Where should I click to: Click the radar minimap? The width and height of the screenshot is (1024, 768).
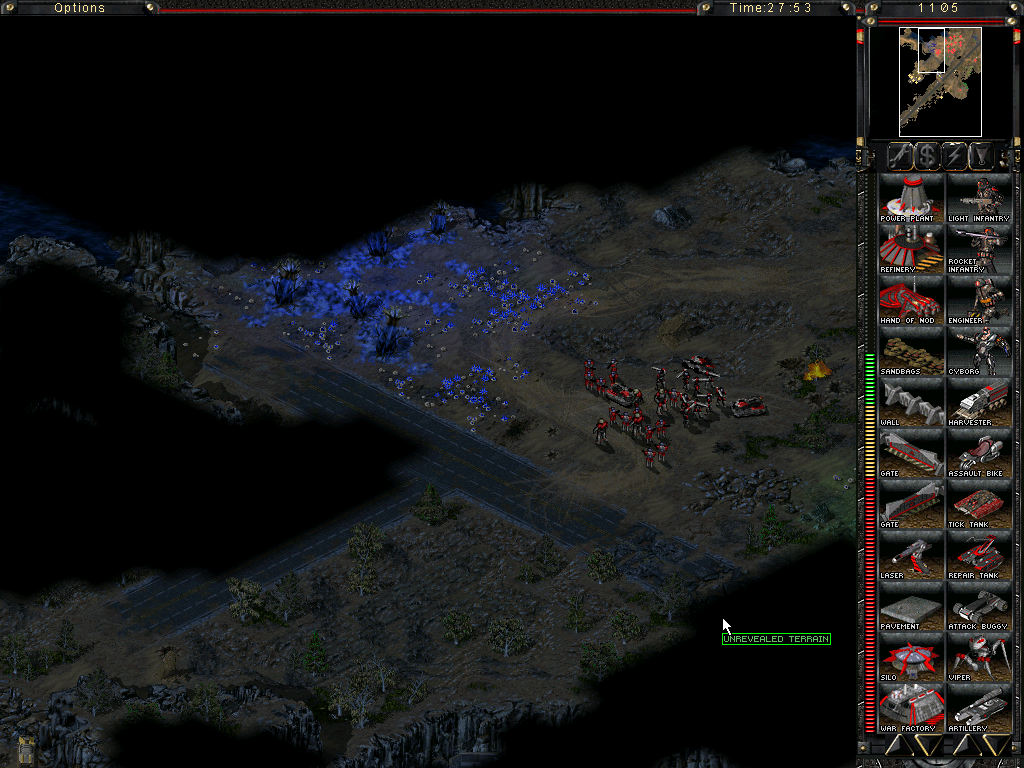[940, 82]
